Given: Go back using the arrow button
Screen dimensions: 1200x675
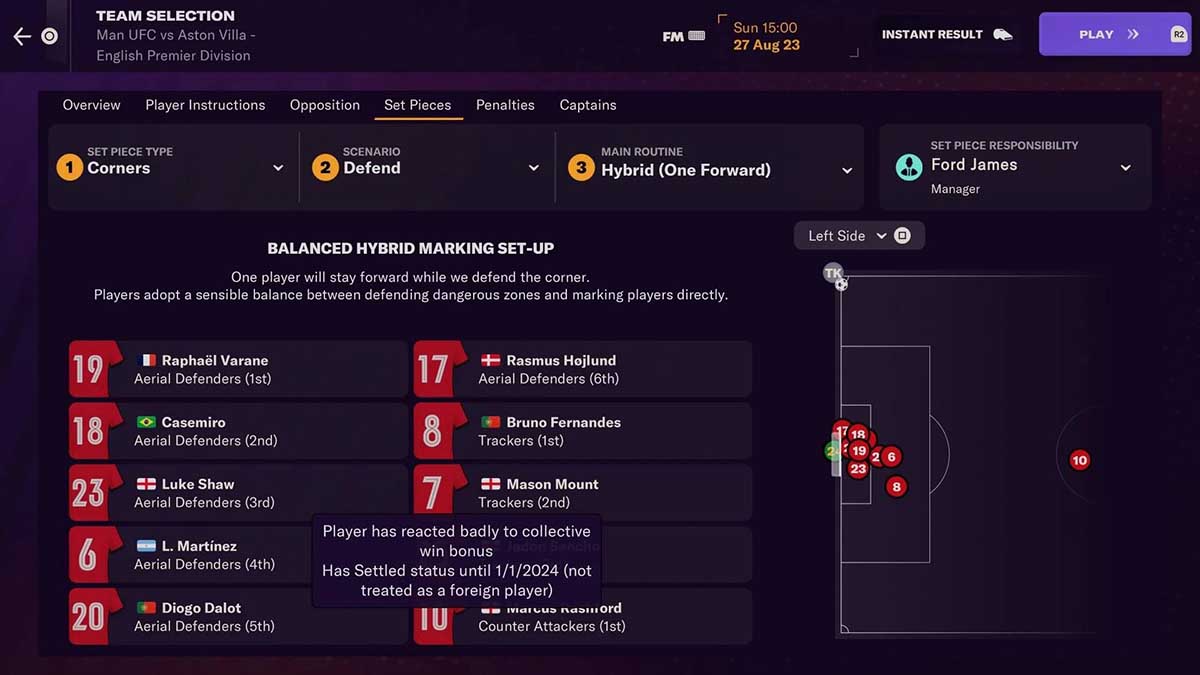Looking at the screenshot, I should pyautogui.click(x=22, y=36).
